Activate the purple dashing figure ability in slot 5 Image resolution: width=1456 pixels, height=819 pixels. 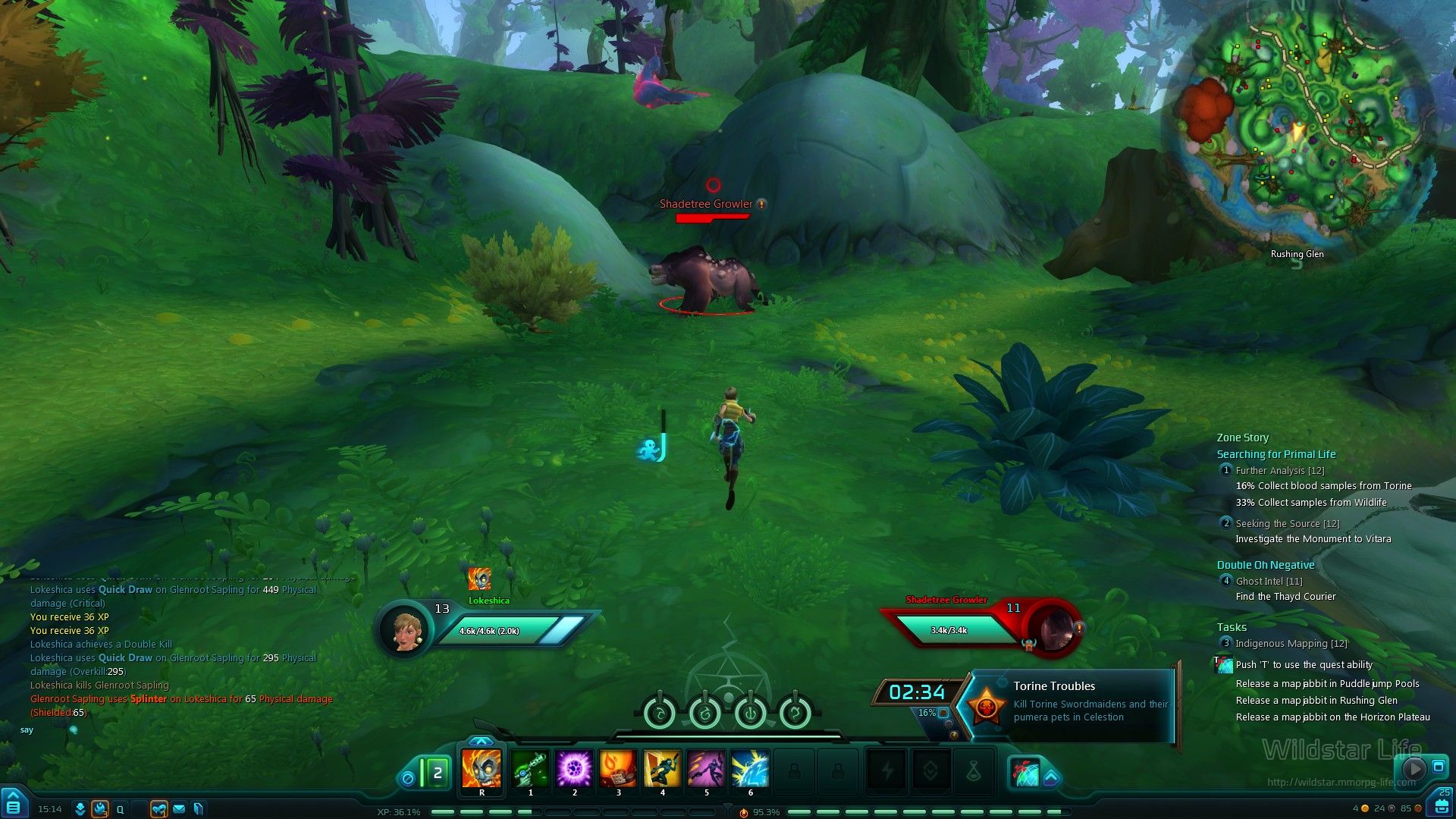coord(706,769)
